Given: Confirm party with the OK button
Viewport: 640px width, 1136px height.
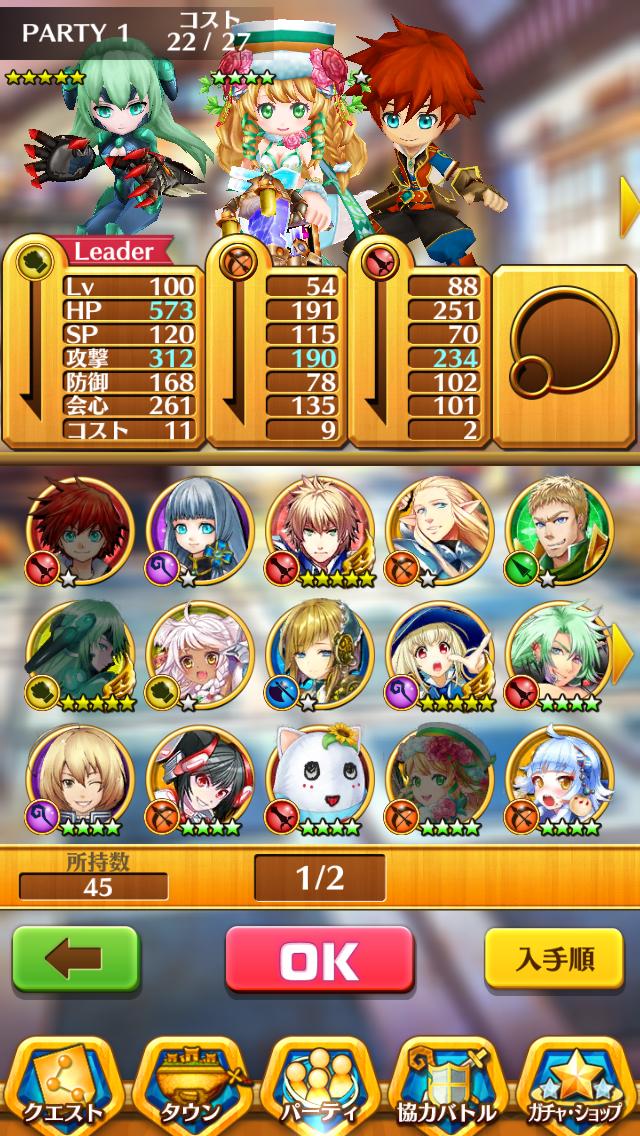Looking at the screenshot, I should [319, 961].
